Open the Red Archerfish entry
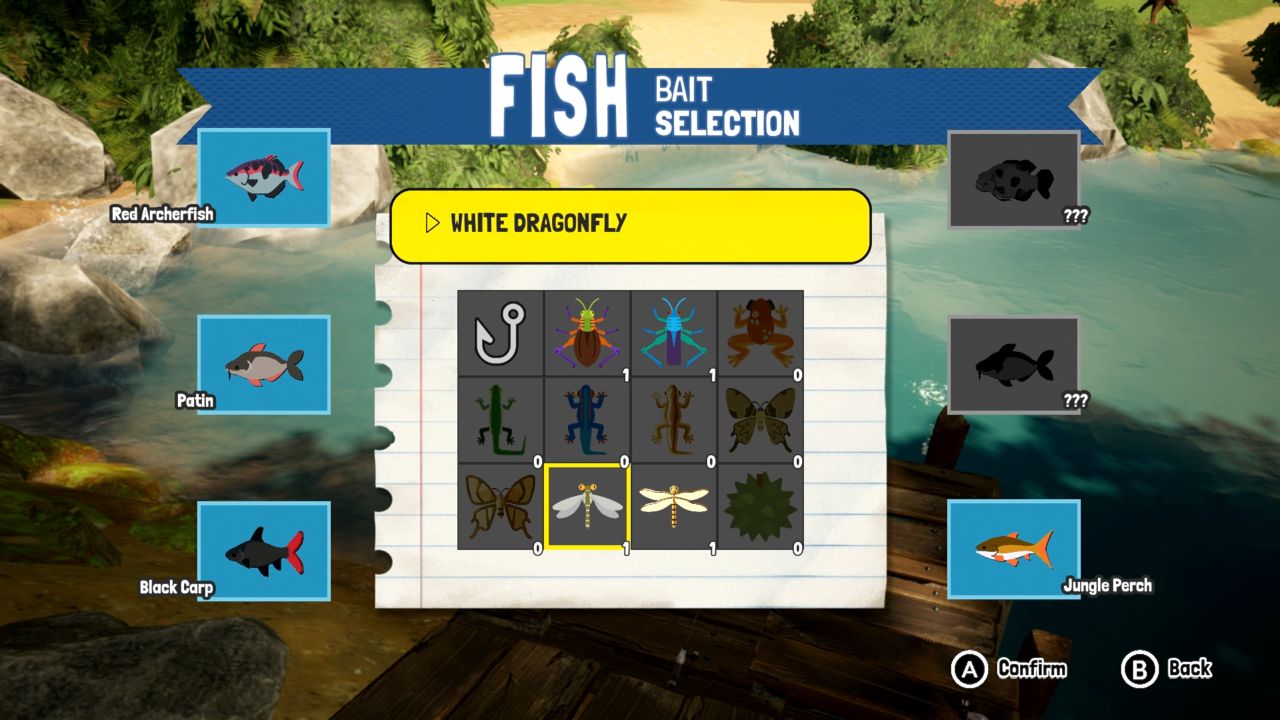 click(x=265, y=178)
